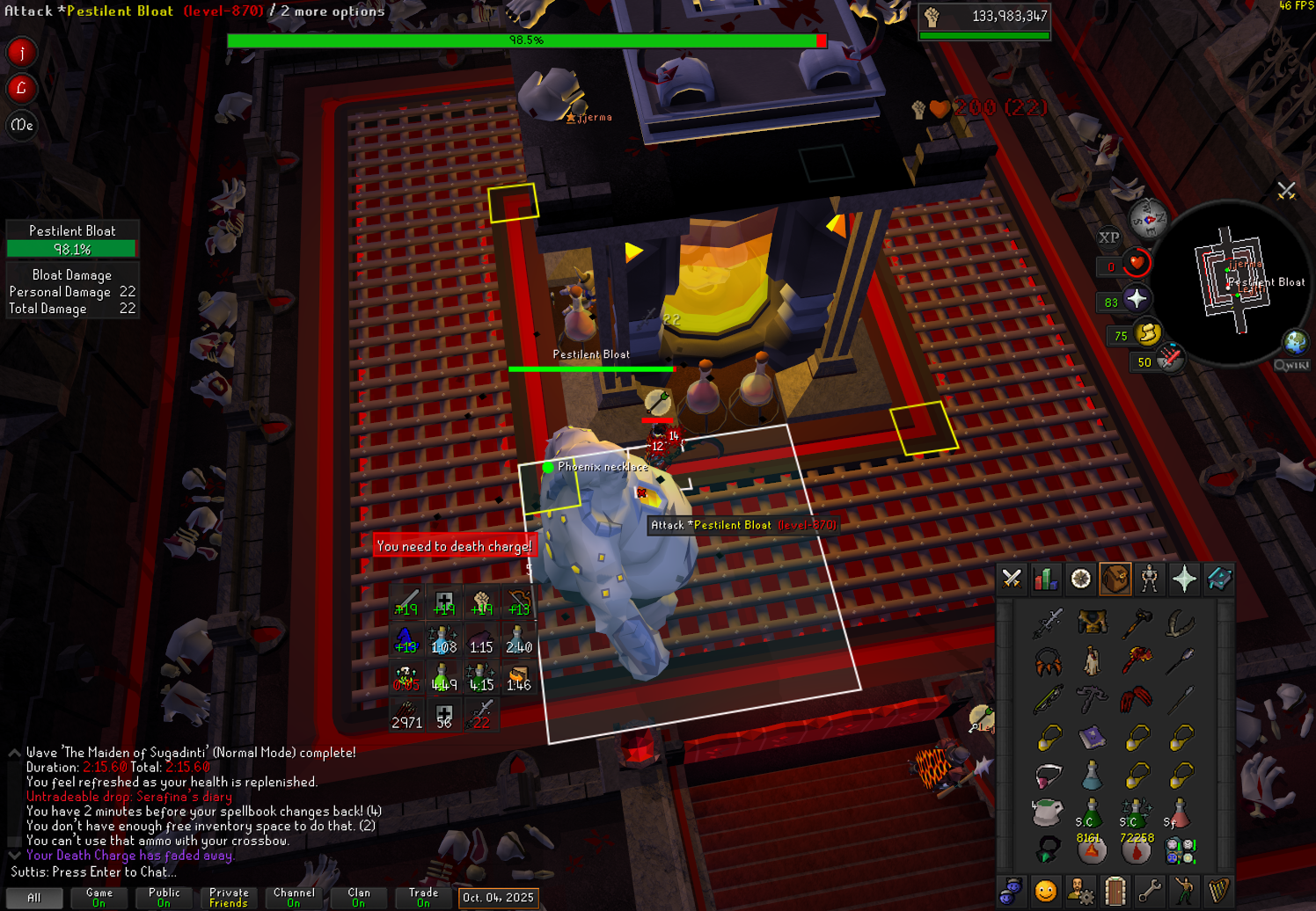Click the Wiki lookup button
Viewport: 1316px width, 911px height.
pos(1291,365)
